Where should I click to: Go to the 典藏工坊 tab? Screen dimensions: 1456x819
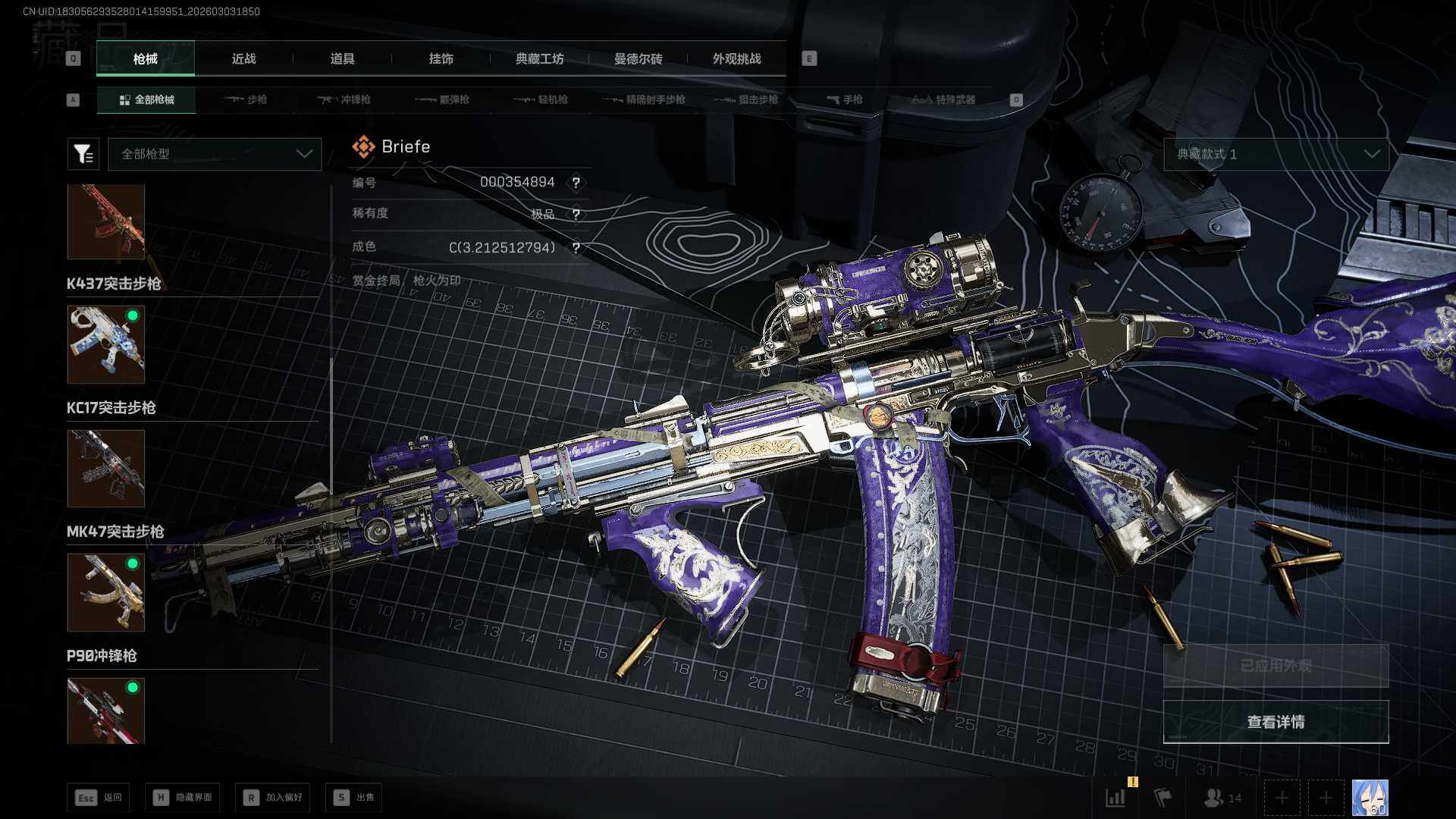(539, 59)
